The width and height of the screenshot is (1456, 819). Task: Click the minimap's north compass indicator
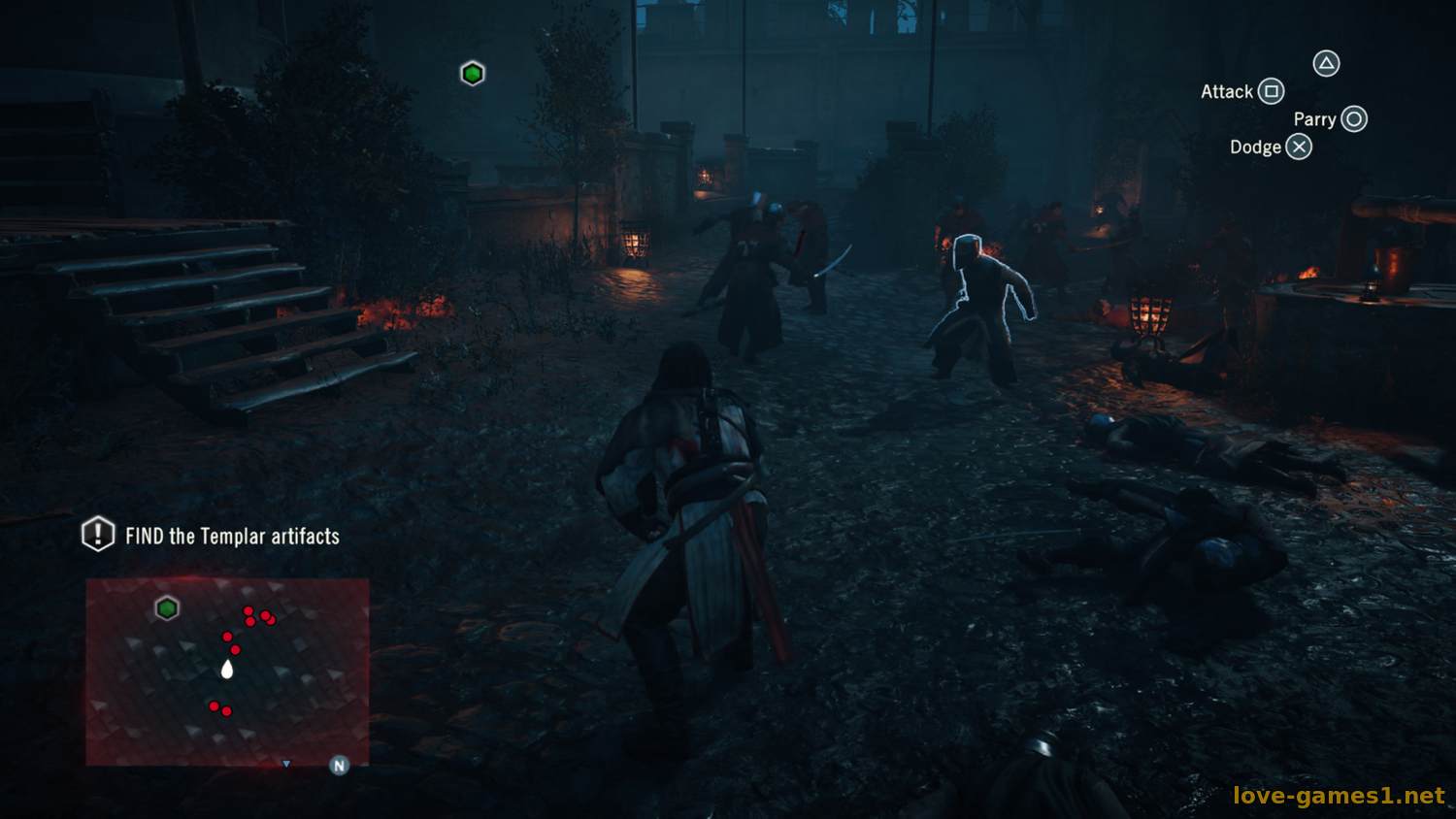(339, 766)
